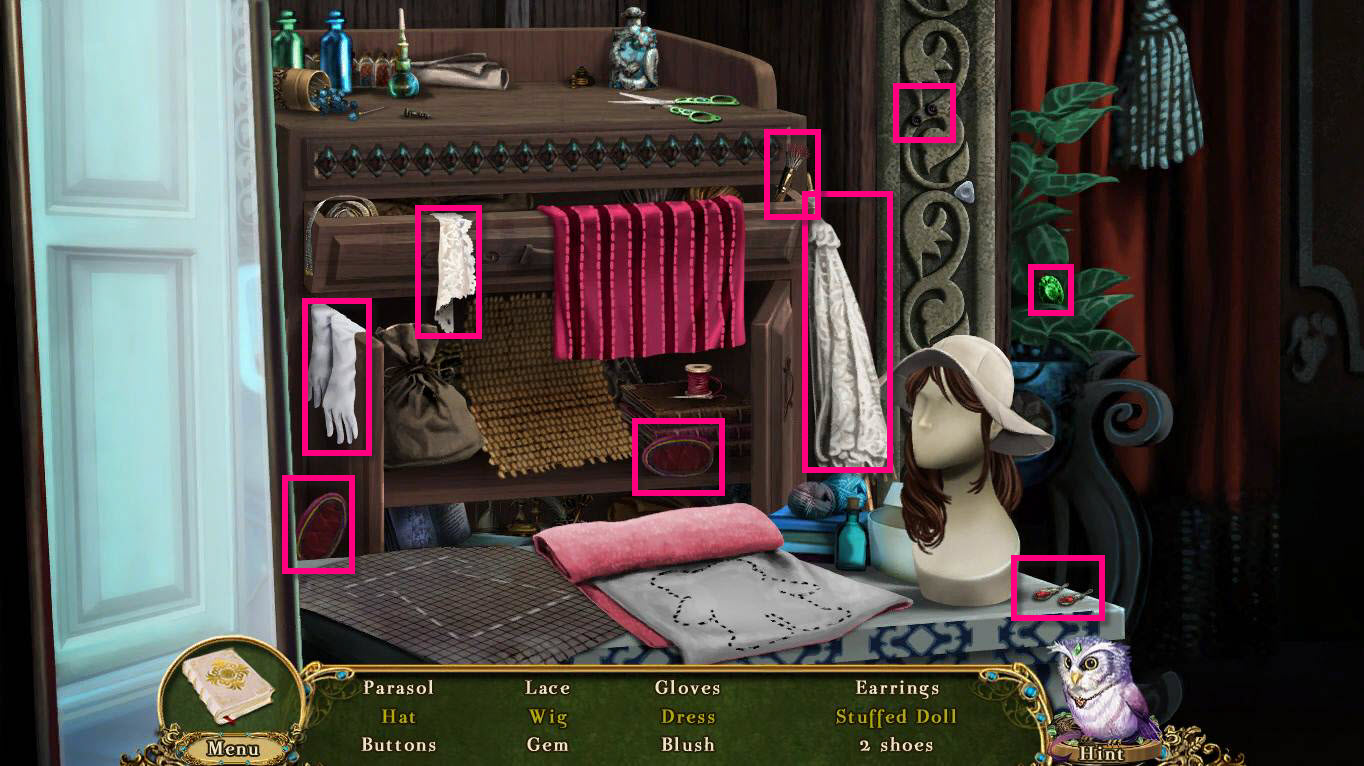This screenshot has height=766, width=1364.
Task: Click the buttons on the green carved frame
Action: coord(925,113)
